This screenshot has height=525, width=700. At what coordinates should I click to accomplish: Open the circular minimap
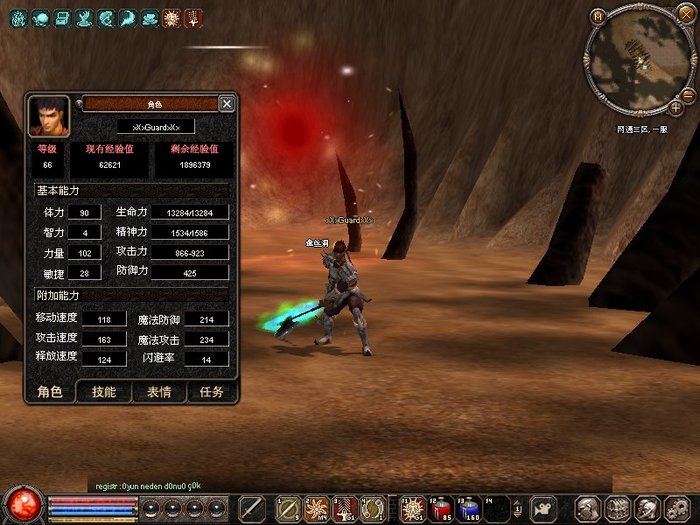tap(639, 58)
